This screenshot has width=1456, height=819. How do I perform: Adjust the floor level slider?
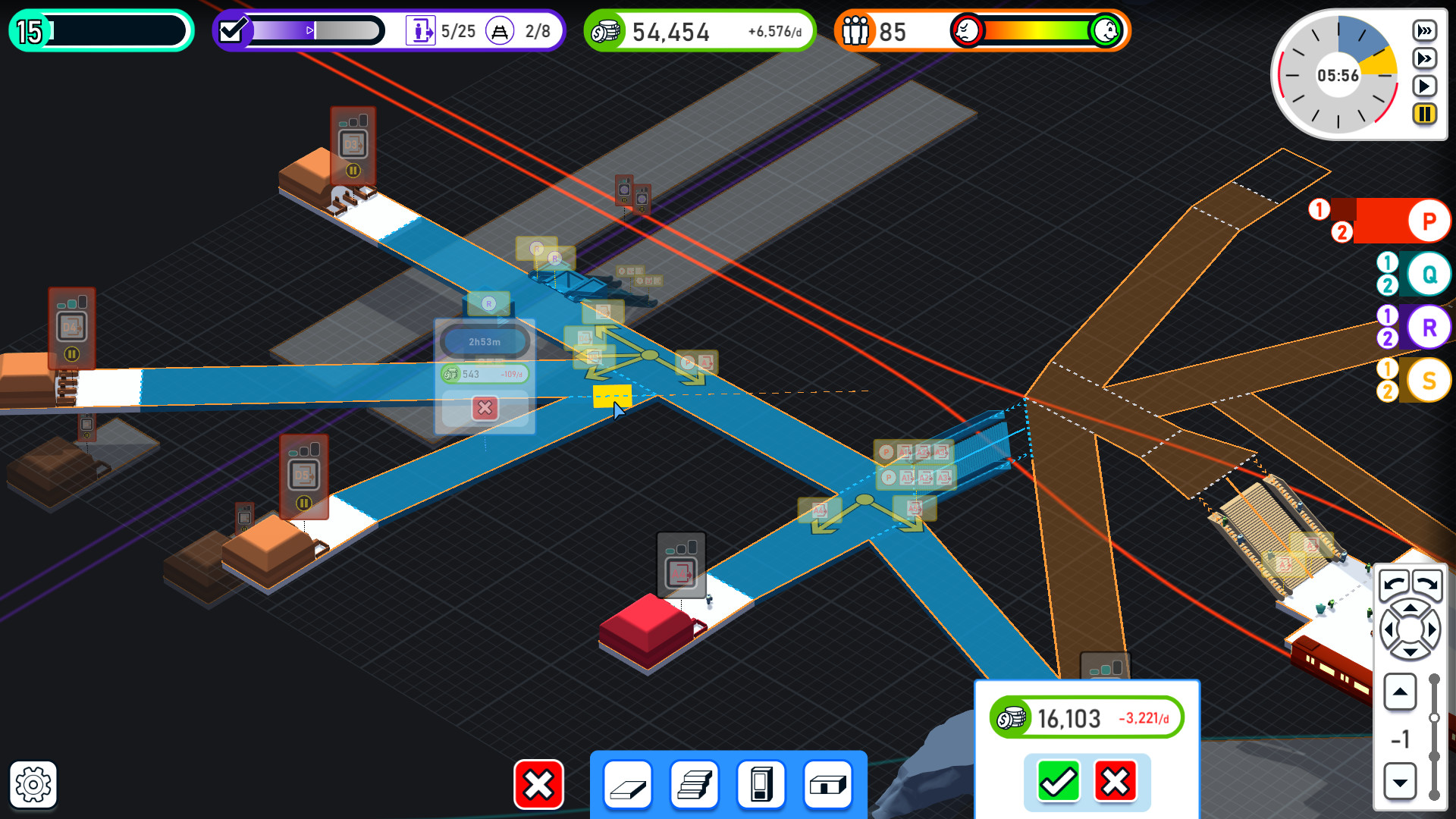click(x=1436, y=717)
